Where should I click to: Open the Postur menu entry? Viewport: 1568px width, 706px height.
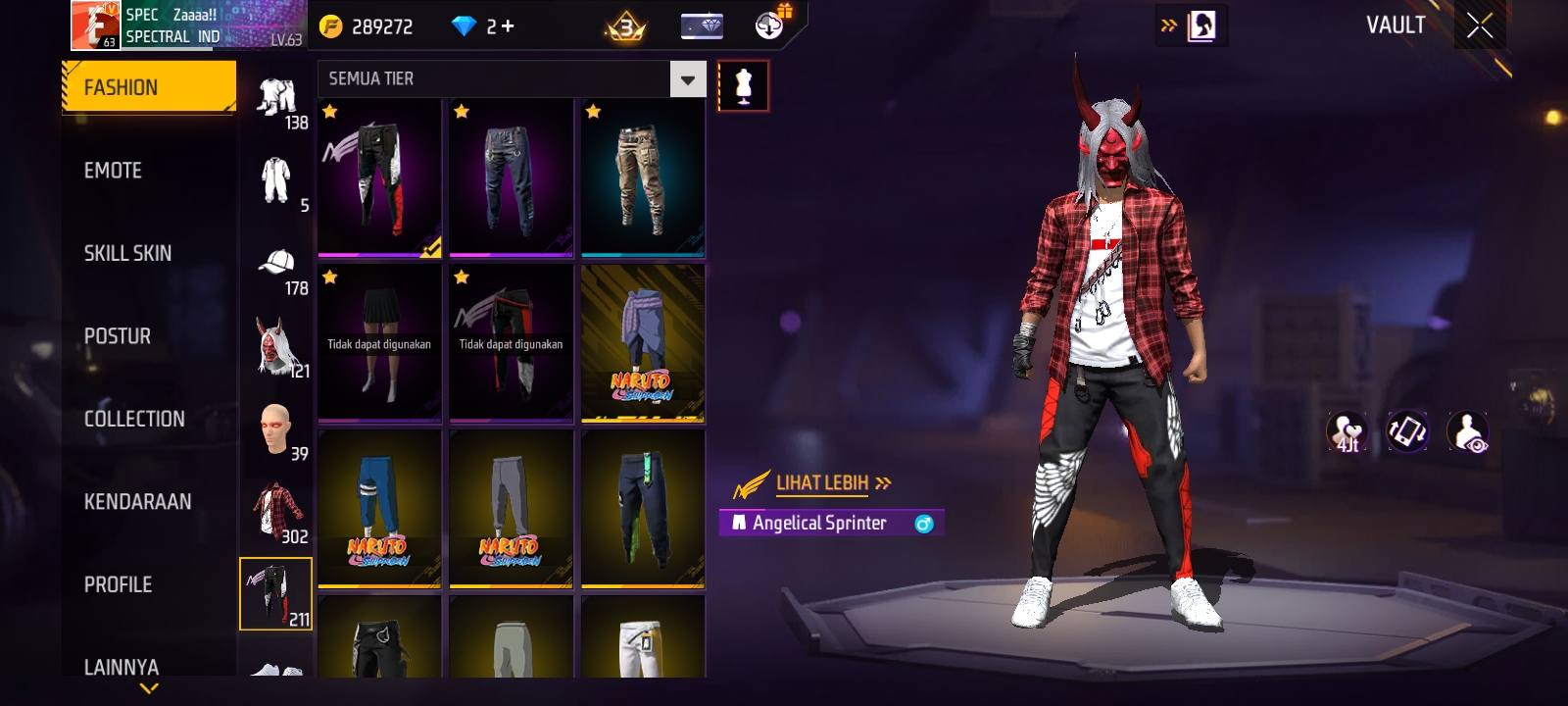(x=118, y=336)
